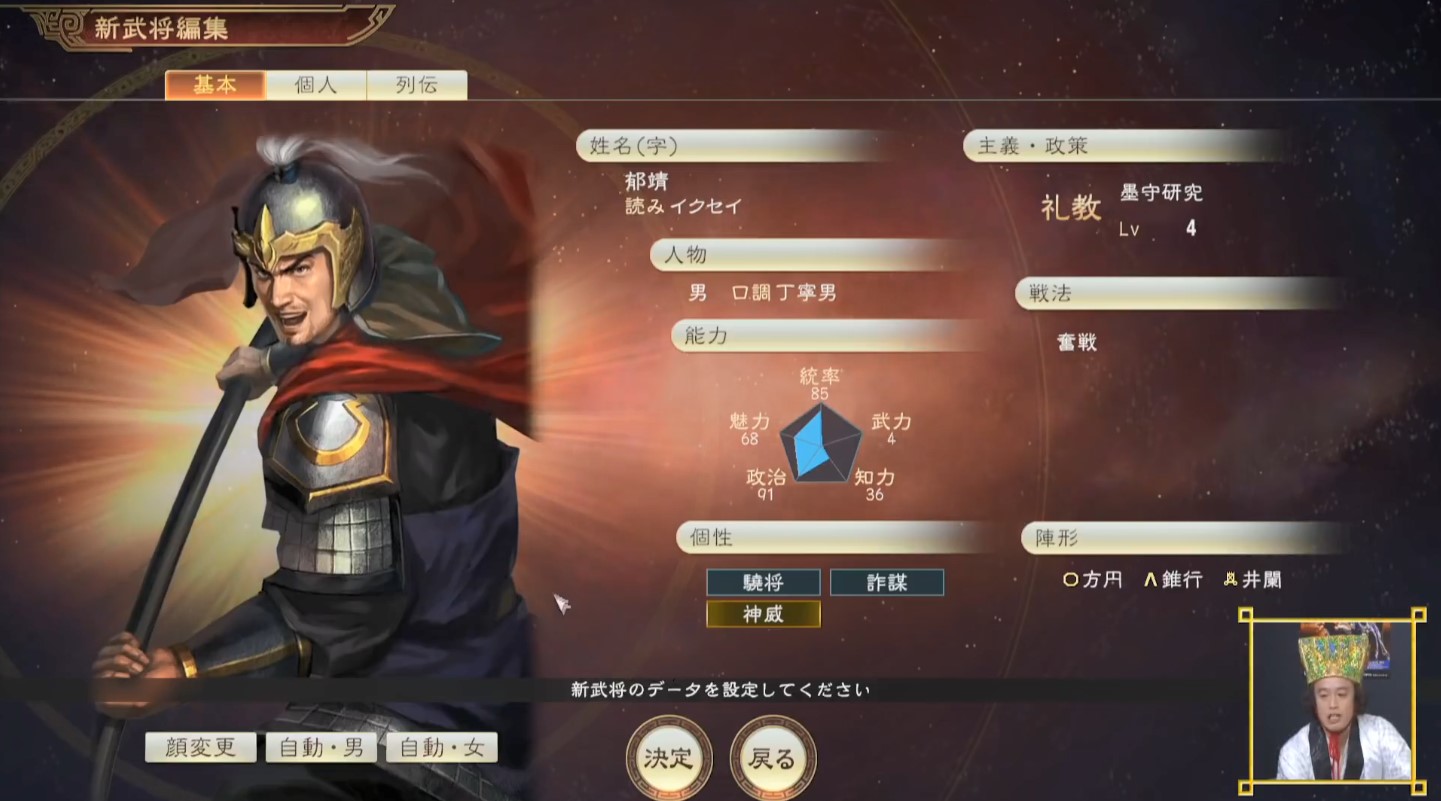
Task: Open the 陣形 formation section
Action: click(x=1180, y=538)
